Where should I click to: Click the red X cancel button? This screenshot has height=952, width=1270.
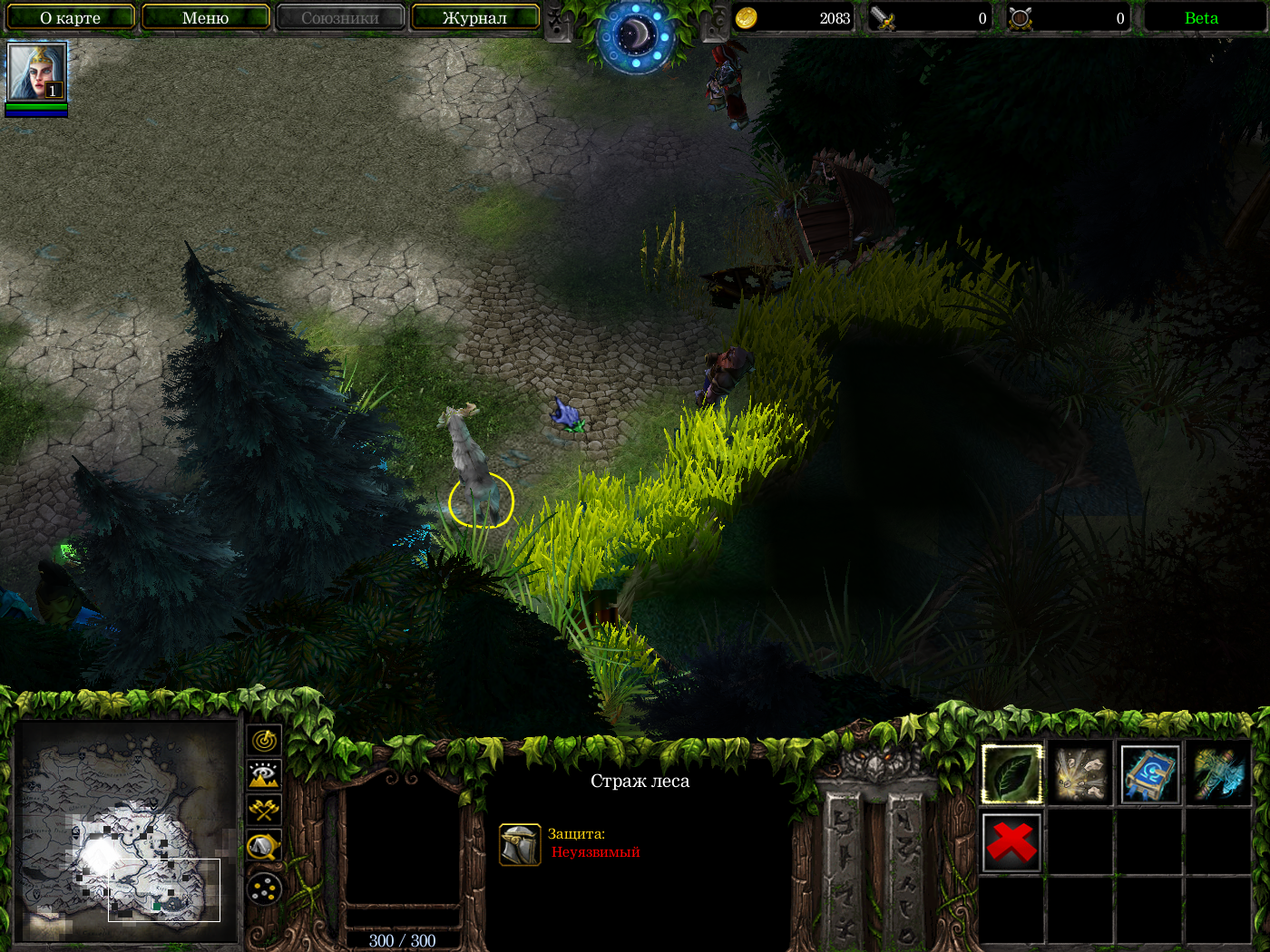1011,842
